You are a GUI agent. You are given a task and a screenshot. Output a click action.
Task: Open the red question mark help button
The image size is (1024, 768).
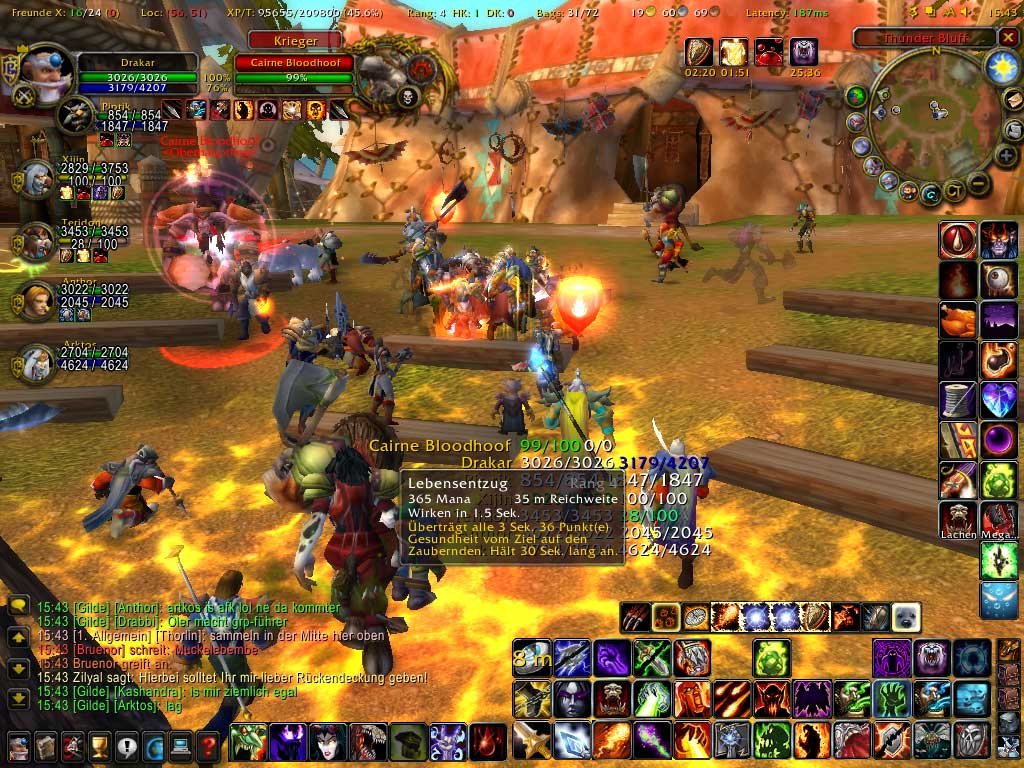click(x=208, y=745)
